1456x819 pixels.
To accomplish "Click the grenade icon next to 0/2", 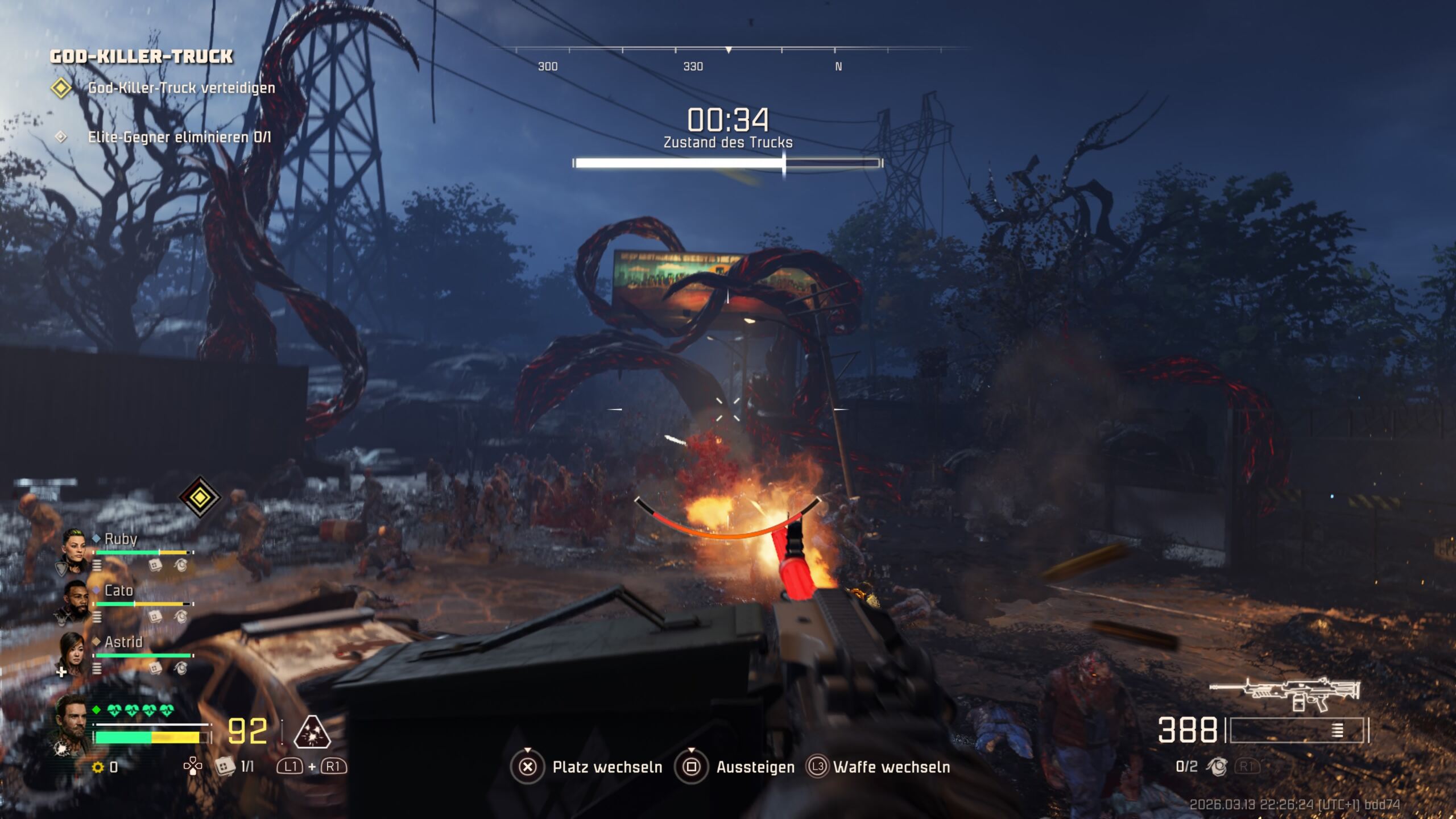I will (x=1217, y=767).
